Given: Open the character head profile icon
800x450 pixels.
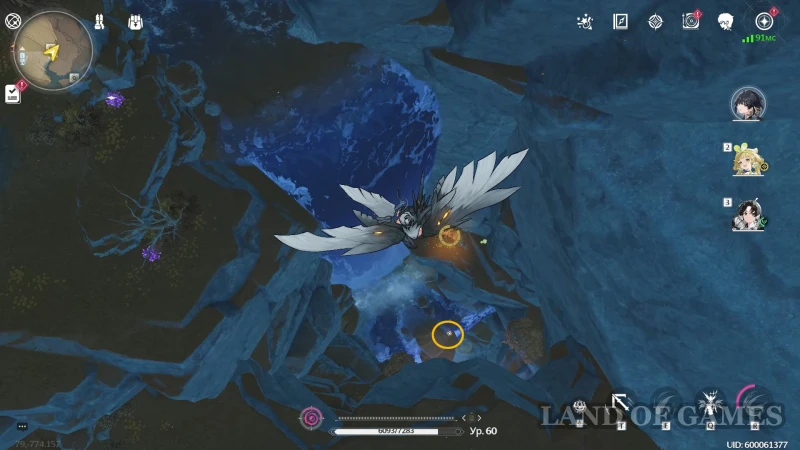Looking at the screenshot, I should tap(726, 21).
